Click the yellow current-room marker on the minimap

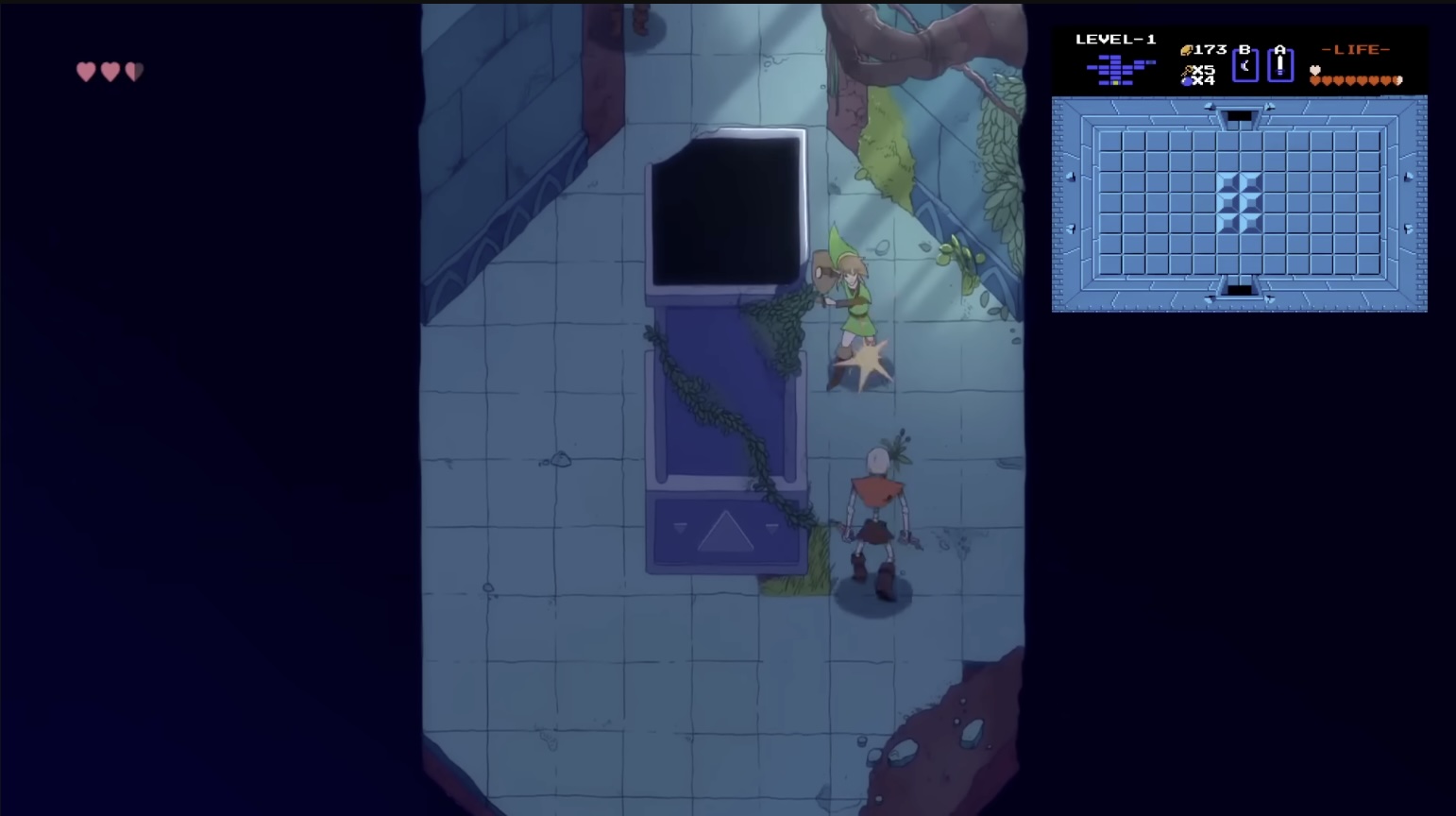pos(1114,81)
